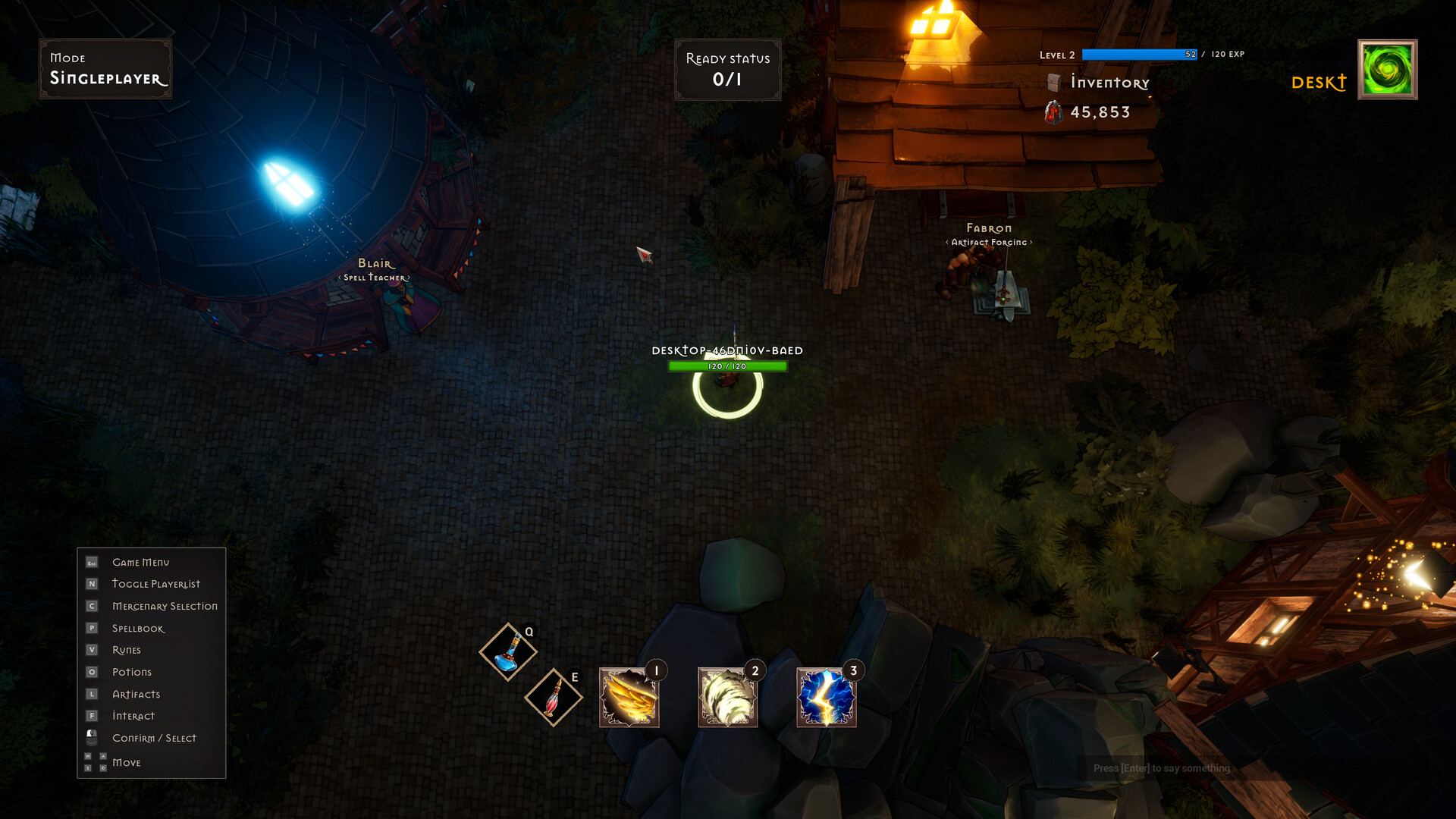Cast the lightning spell in slot 3
The image size is (1456, 819).
pyautogui.click(x=825, y=696)
